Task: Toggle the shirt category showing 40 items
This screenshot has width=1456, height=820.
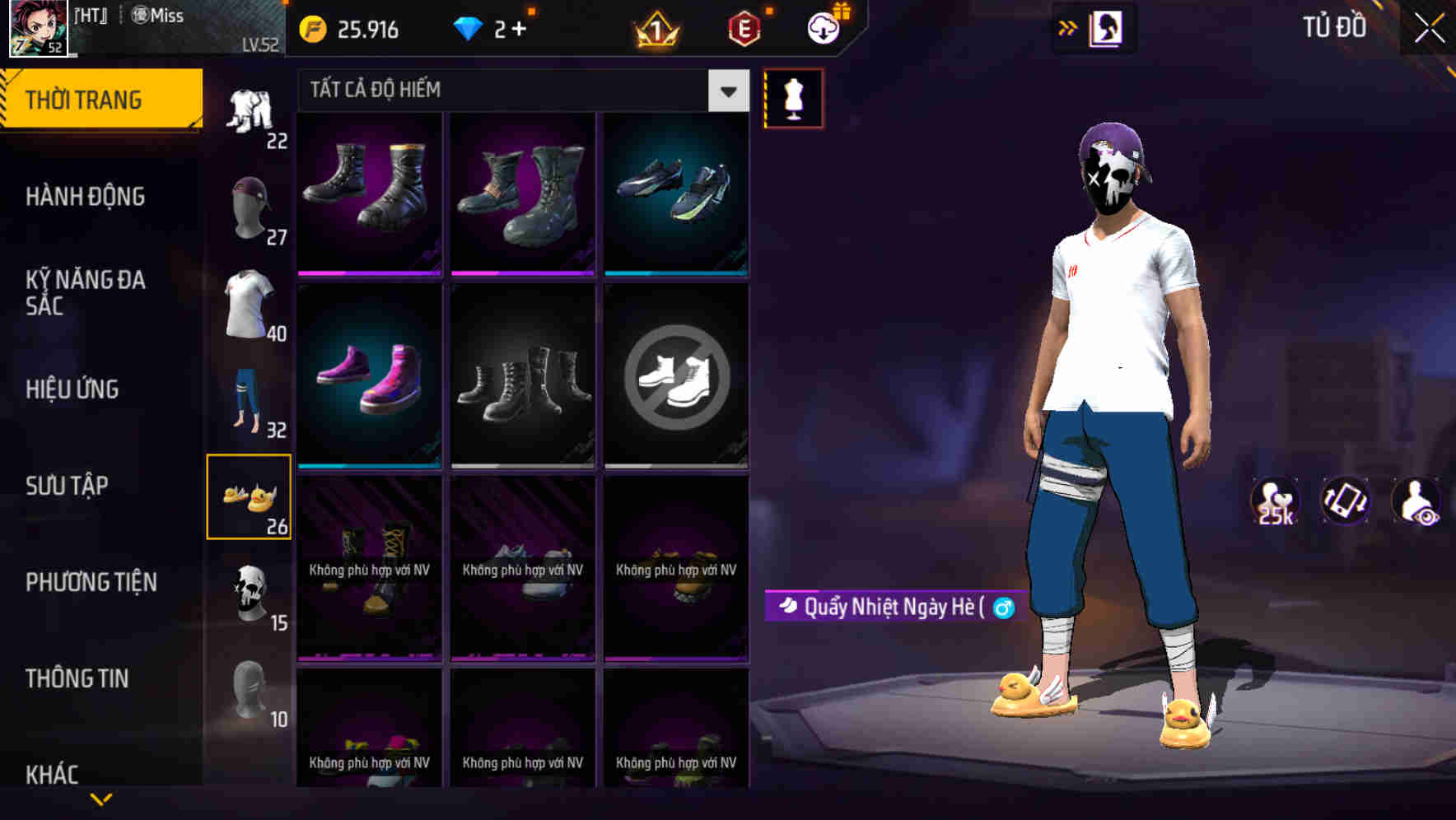Action: (x=247, y=305)
